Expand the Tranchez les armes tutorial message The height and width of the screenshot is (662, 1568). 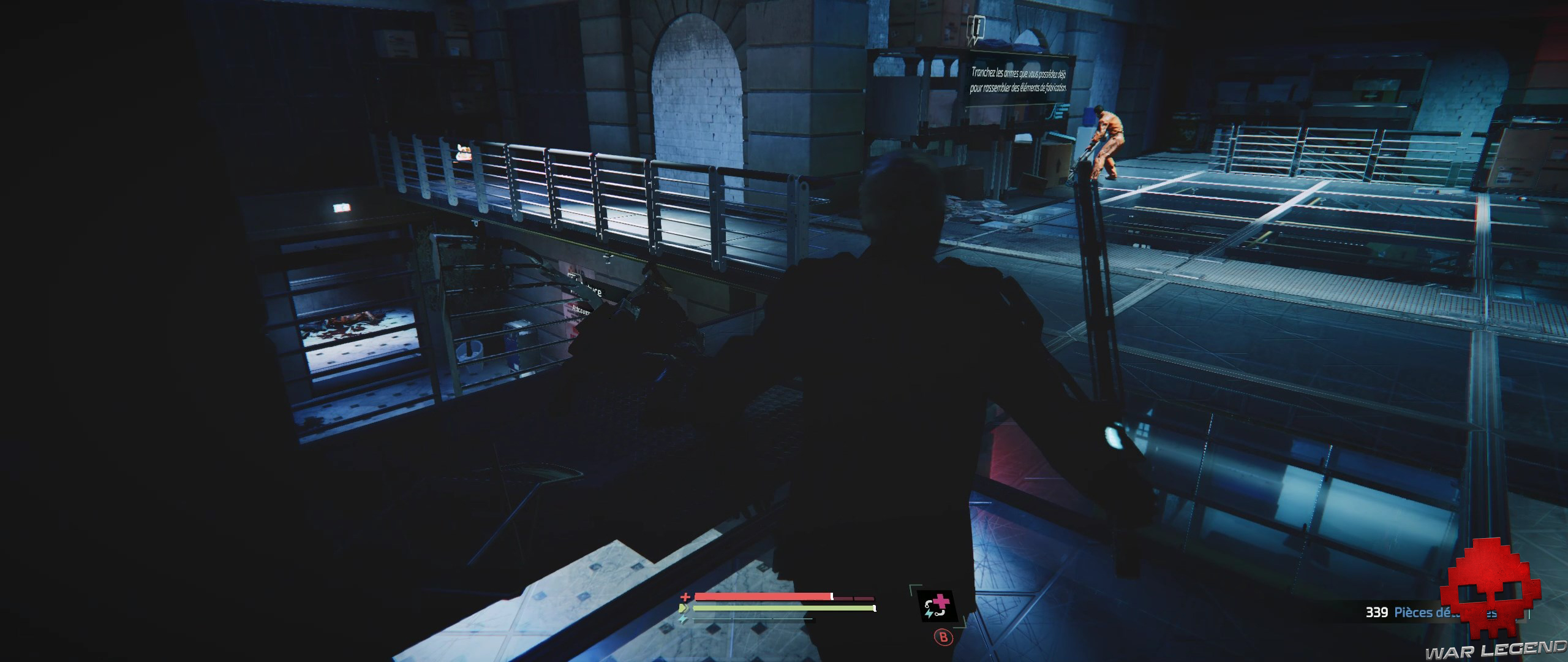(1020, 80)
